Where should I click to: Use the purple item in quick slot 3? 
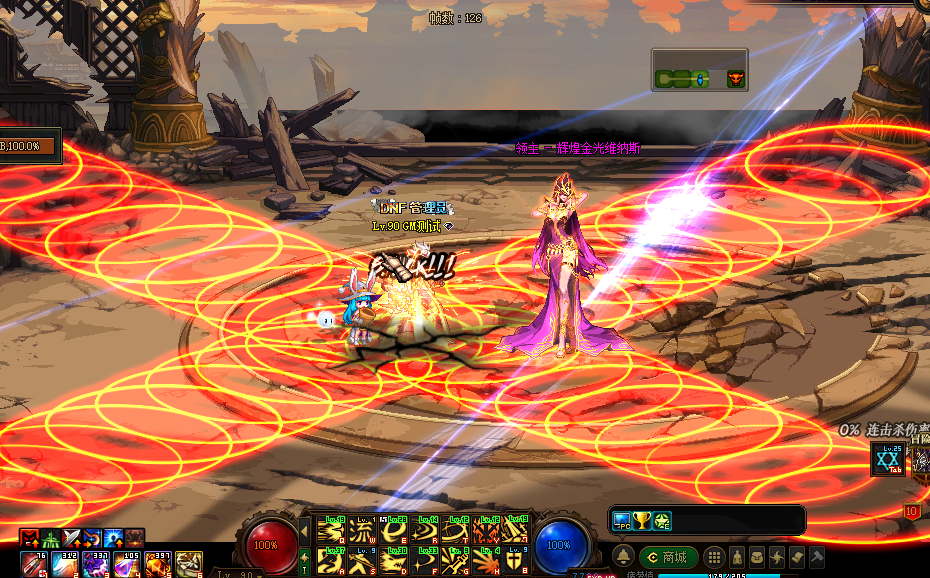coord(97,564)
